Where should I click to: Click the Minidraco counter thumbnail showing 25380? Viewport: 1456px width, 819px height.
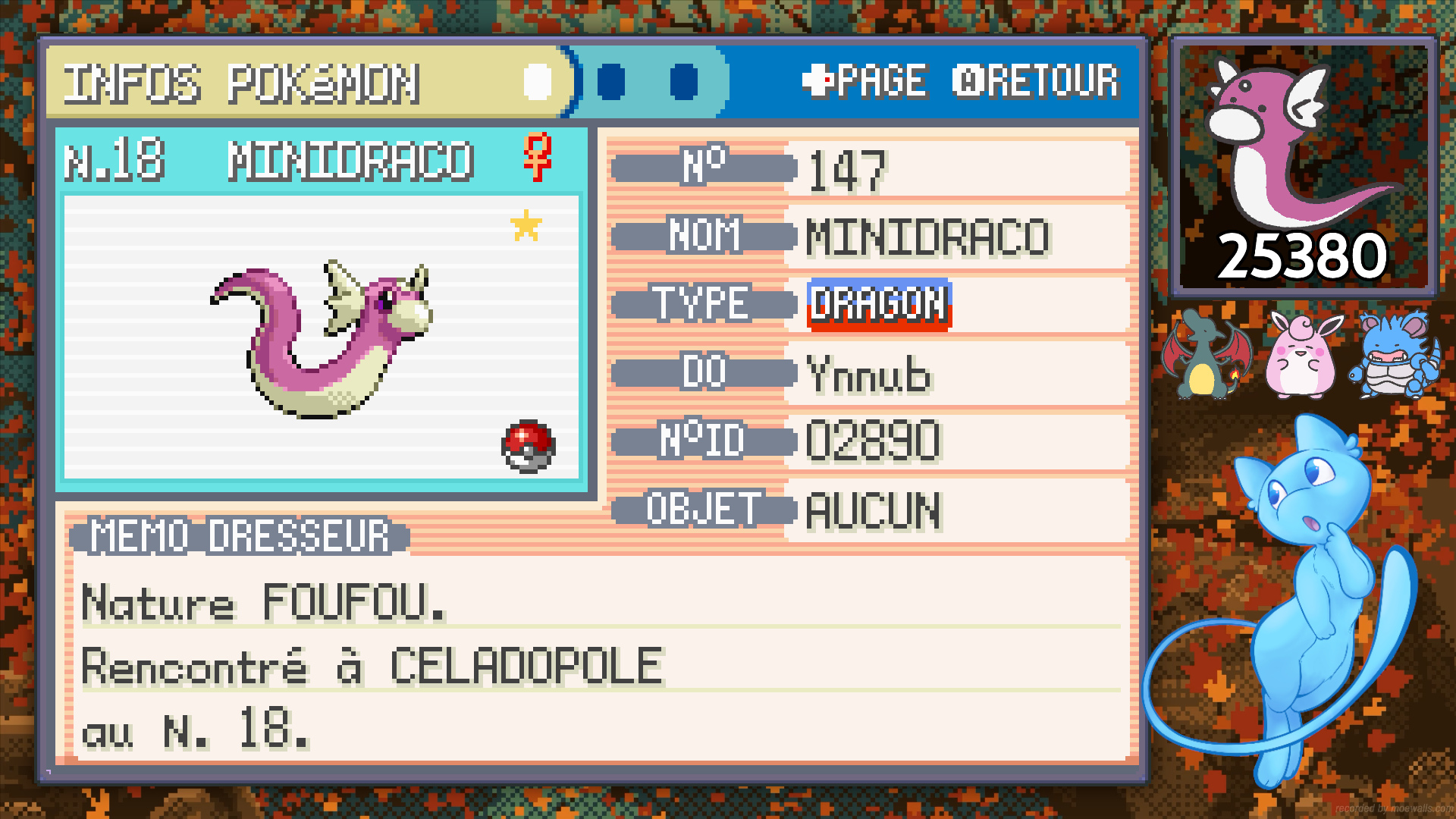pos(1304,166)
